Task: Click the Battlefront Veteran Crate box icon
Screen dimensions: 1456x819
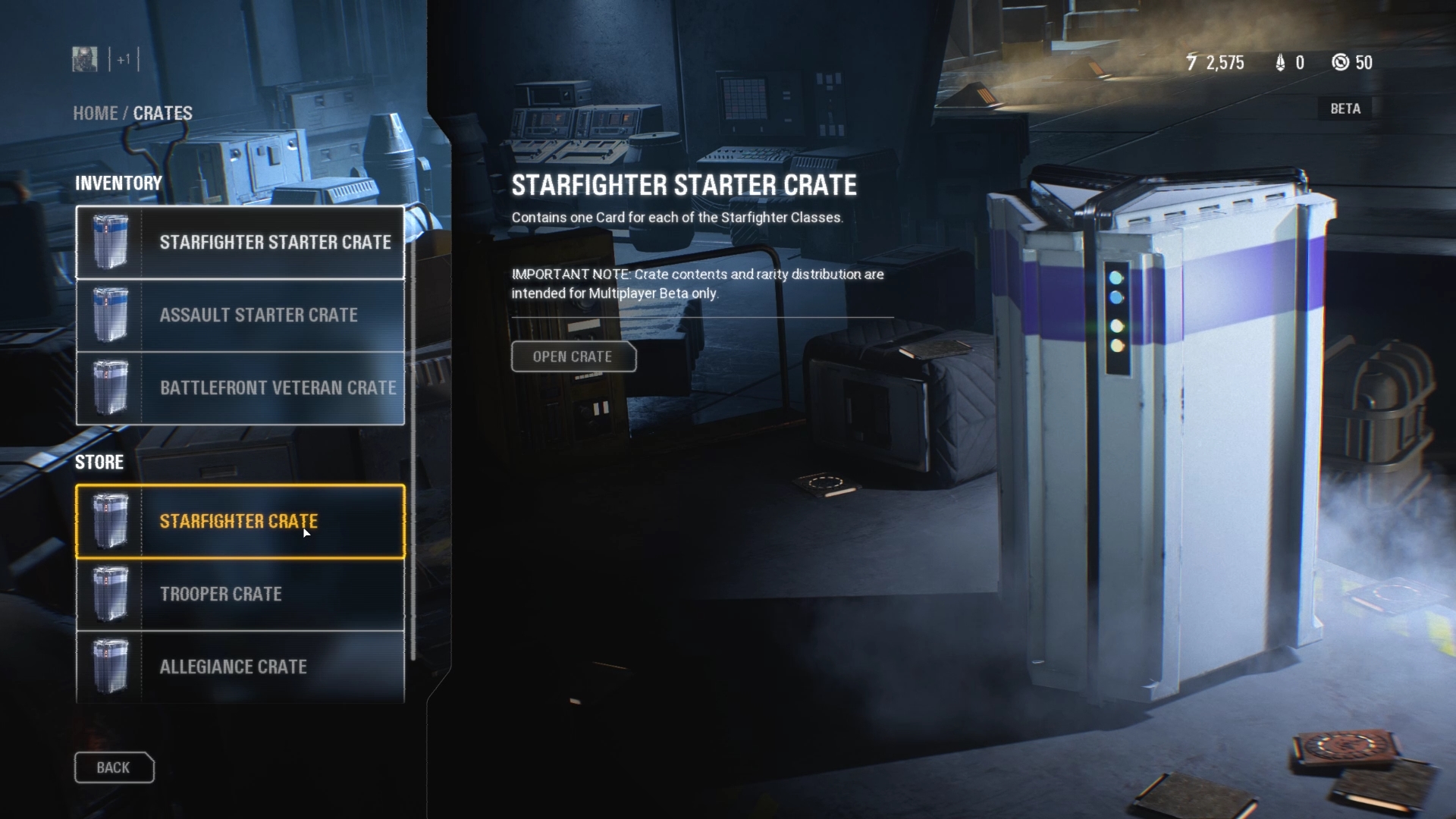Action: [111, 388]
